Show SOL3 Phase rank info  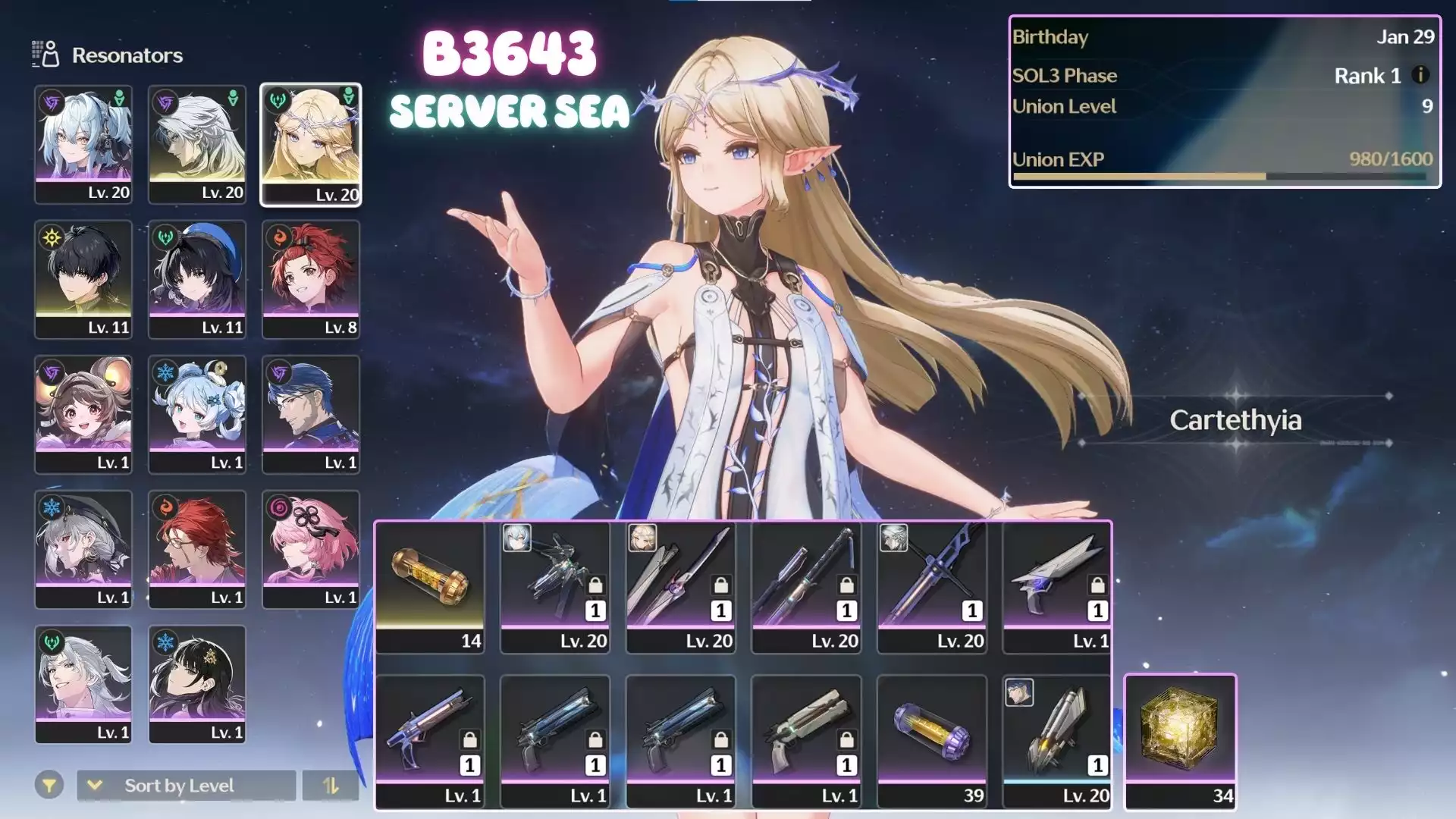(1420, 75)
